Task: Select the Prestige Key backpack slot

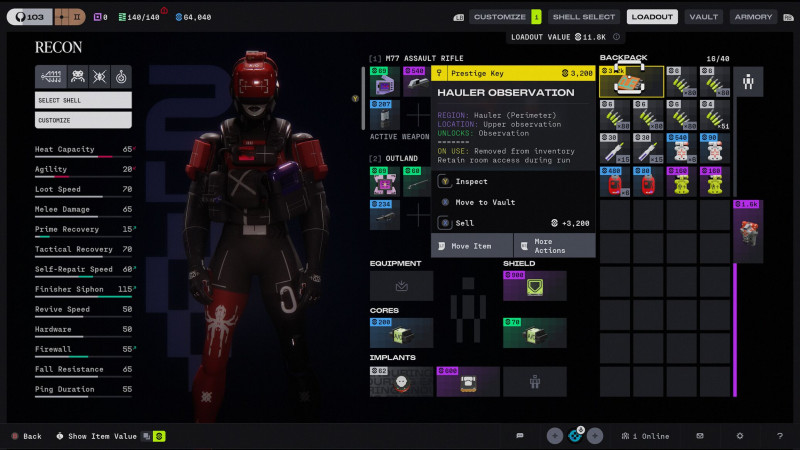Action: point(631,82)
